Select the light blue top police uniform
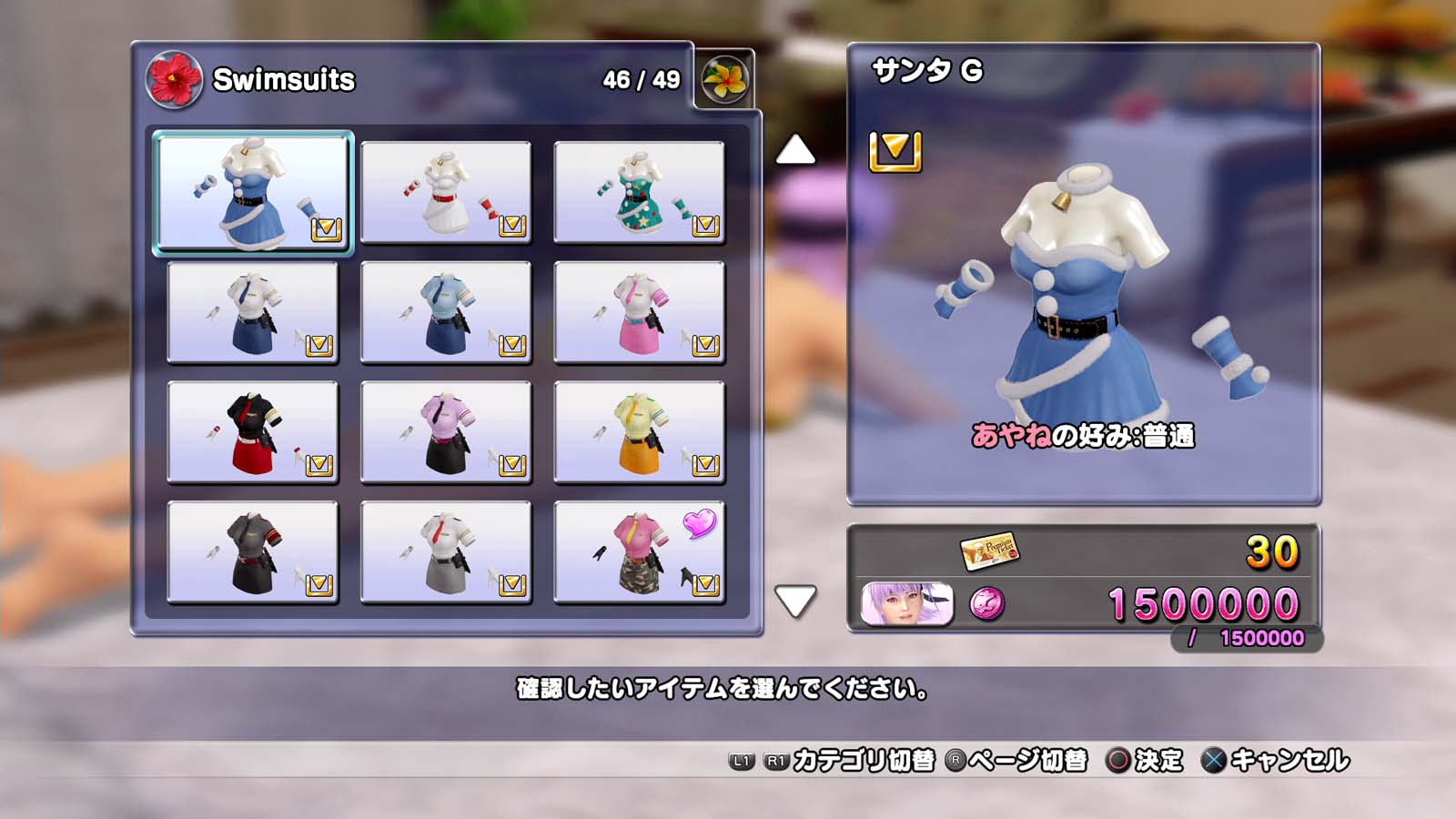This screenshot has height=819, width=1456. tap(446, 312)
